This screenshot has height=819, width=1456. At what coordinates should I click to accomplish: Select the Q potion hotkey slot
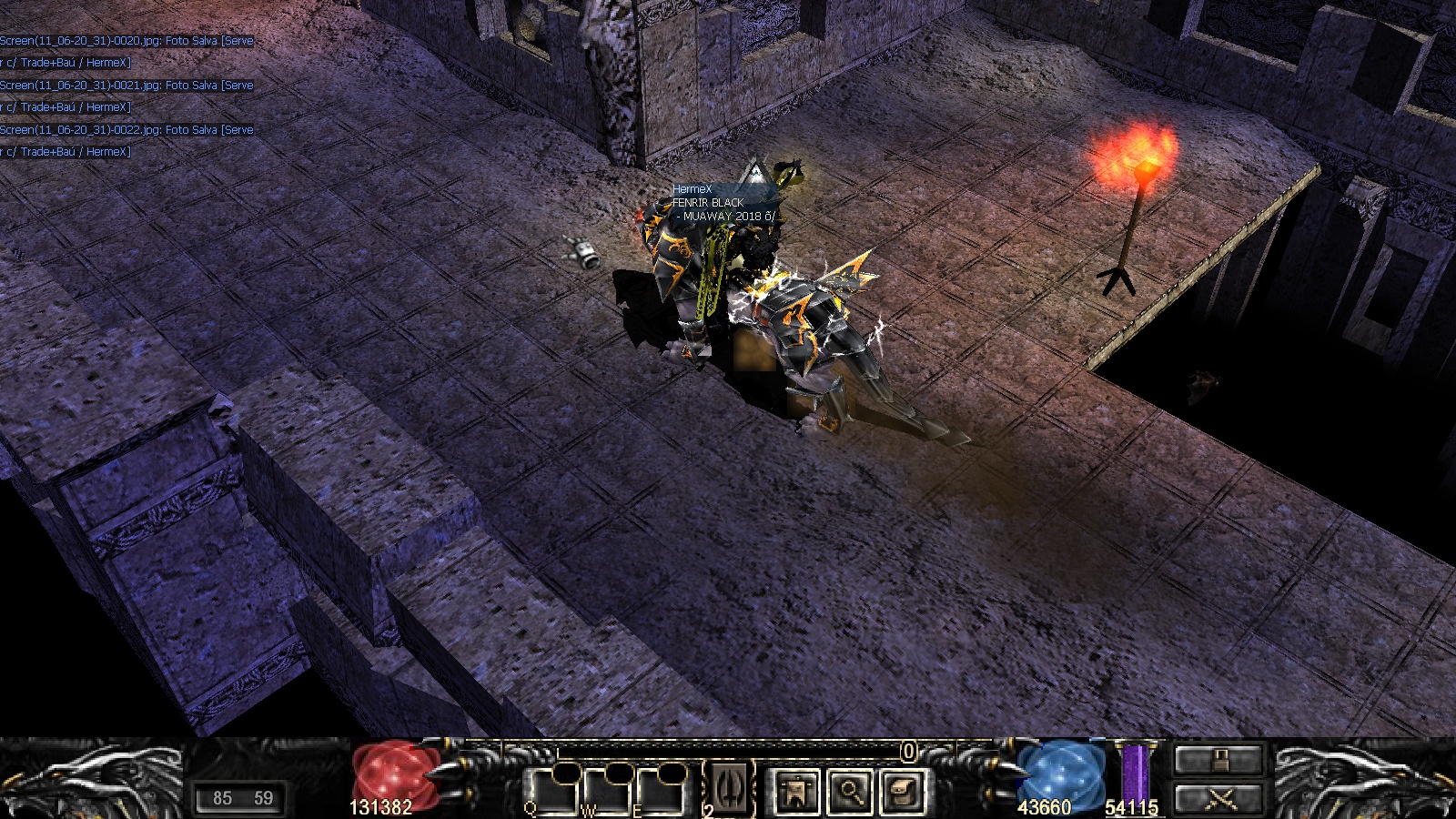point(552,792)
